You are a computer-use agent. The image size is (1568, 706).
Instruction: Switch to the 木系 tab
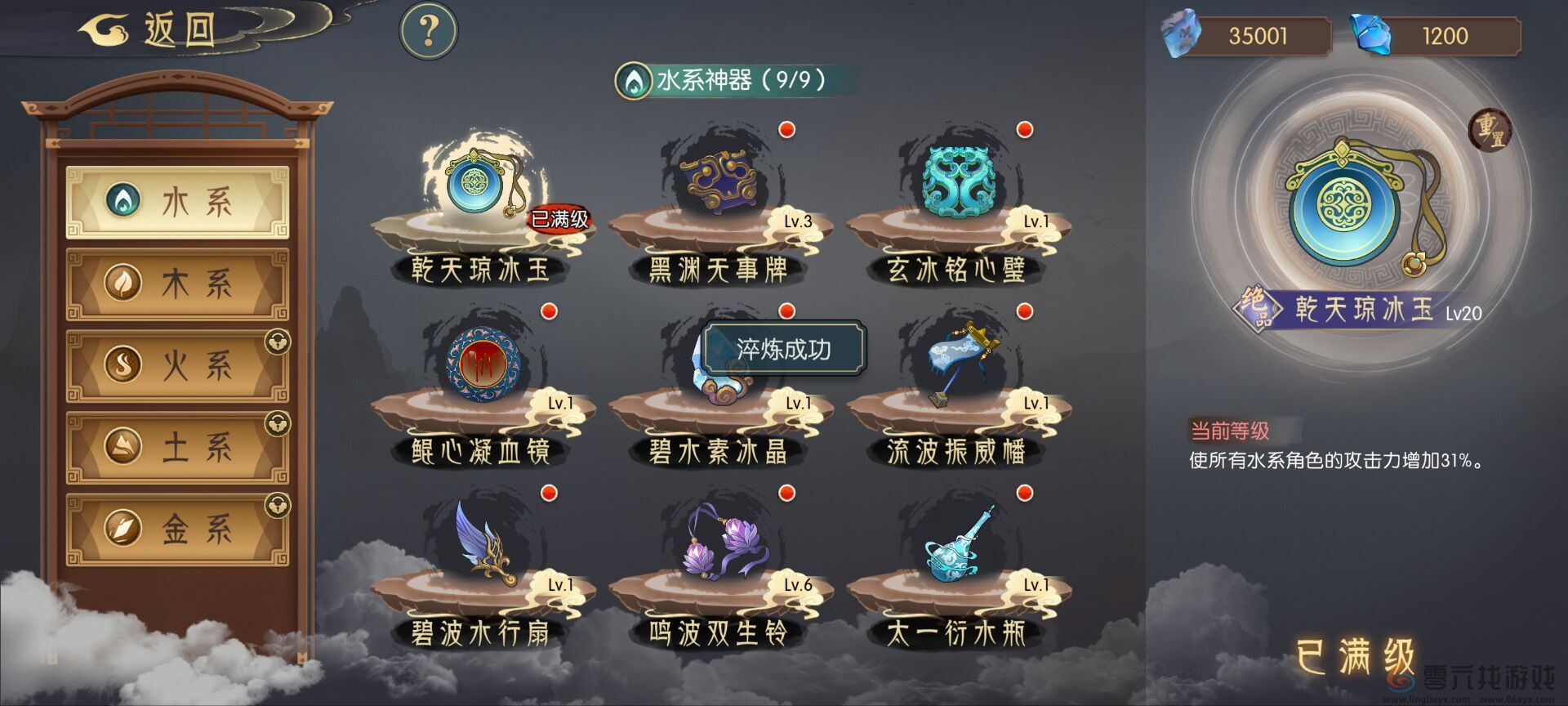click(178, 283)
